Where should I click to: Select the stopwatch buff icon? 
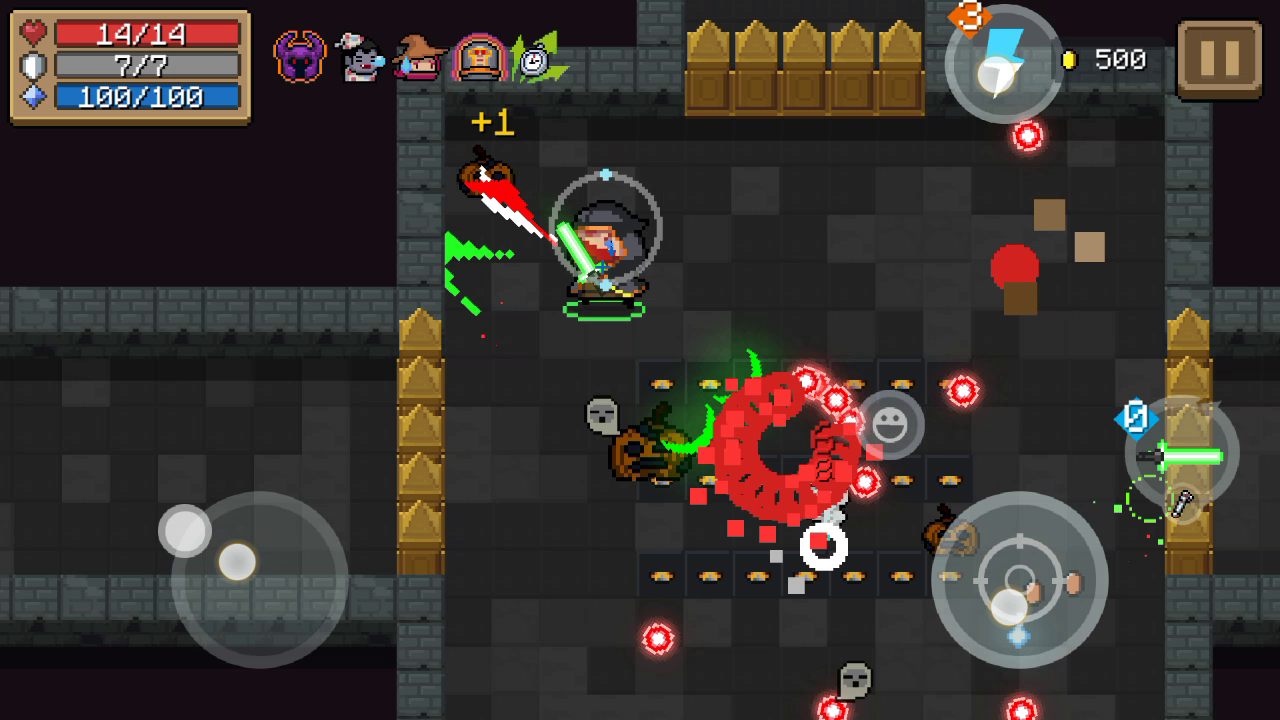[536, 59]
